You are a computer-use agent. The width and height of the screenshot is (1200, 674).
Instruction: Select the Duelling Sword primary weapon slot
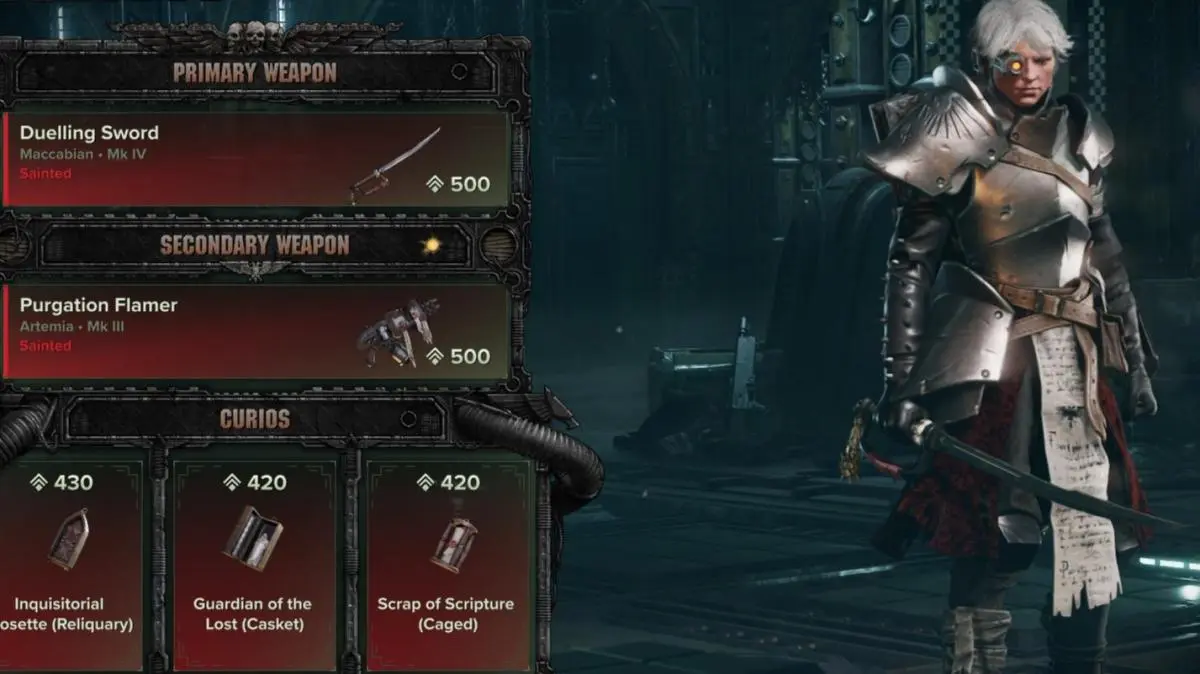tap(255, 159)
